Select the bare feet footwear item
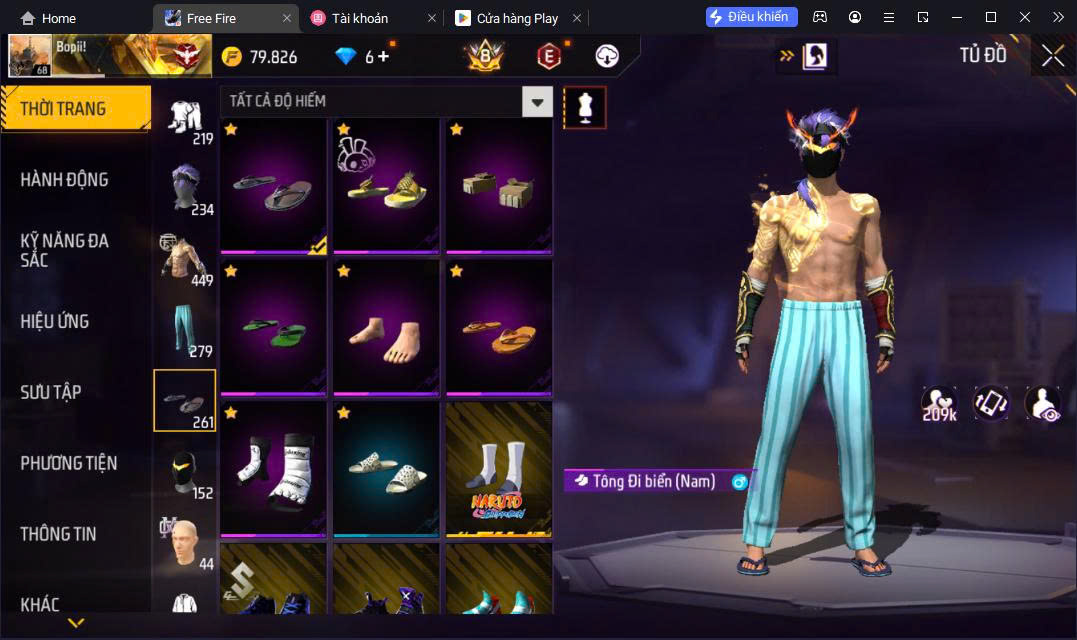The height and width of the screenshot is (640, 1077). click(x=386, y=328)
